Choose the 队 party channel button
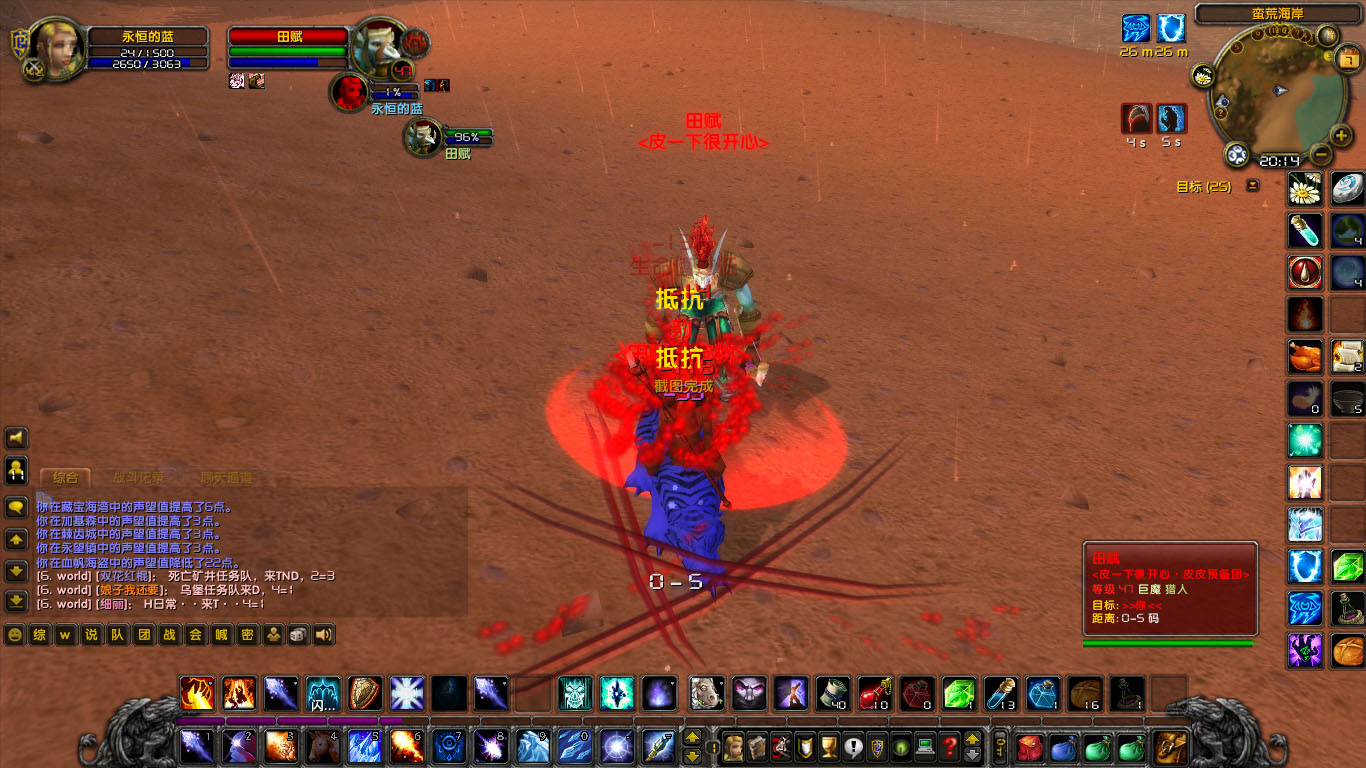 tap(117, 635)
